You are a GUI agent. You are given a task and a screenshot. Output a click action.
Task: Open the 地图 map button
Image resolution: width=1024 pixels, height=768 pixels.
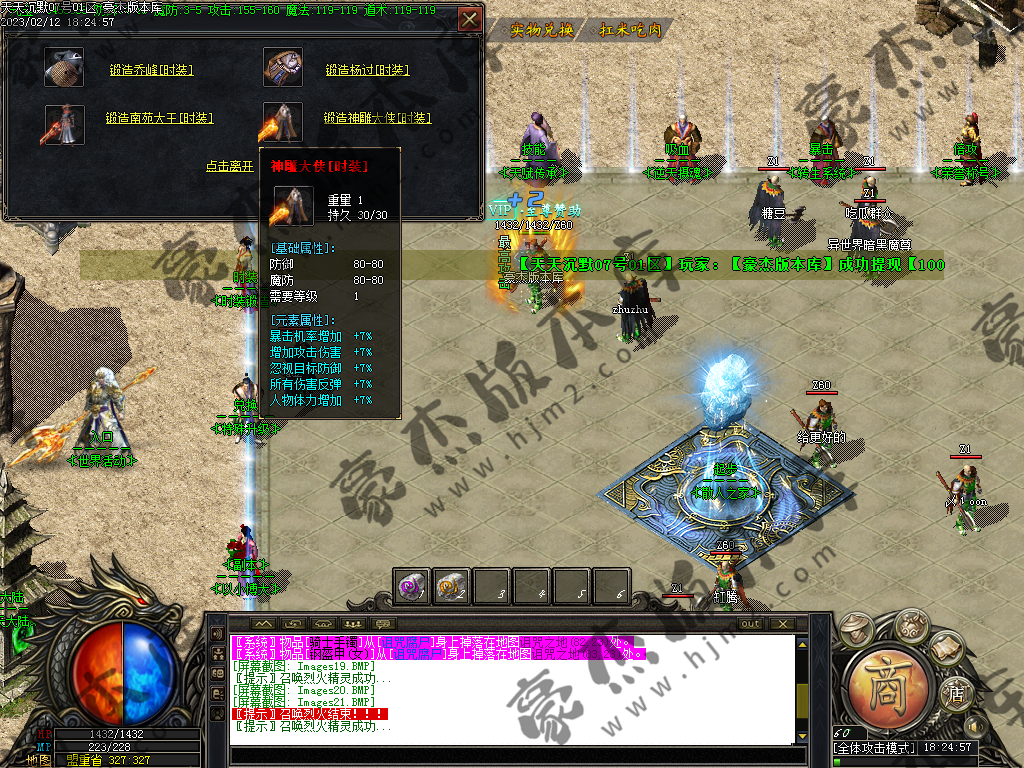coord(39,760)
